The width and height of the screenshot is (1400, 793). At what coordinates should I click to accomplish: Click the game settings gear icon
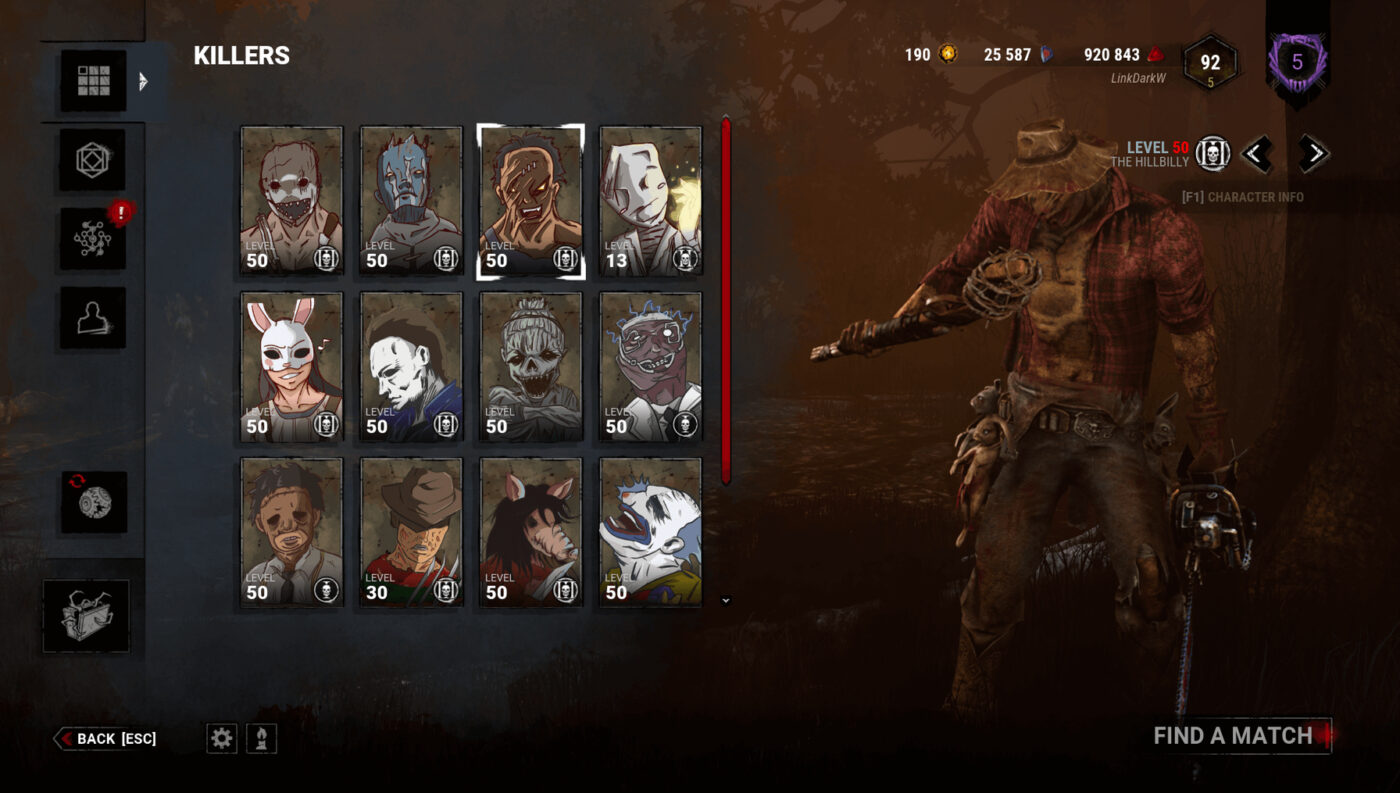click(x=221, y=738)
